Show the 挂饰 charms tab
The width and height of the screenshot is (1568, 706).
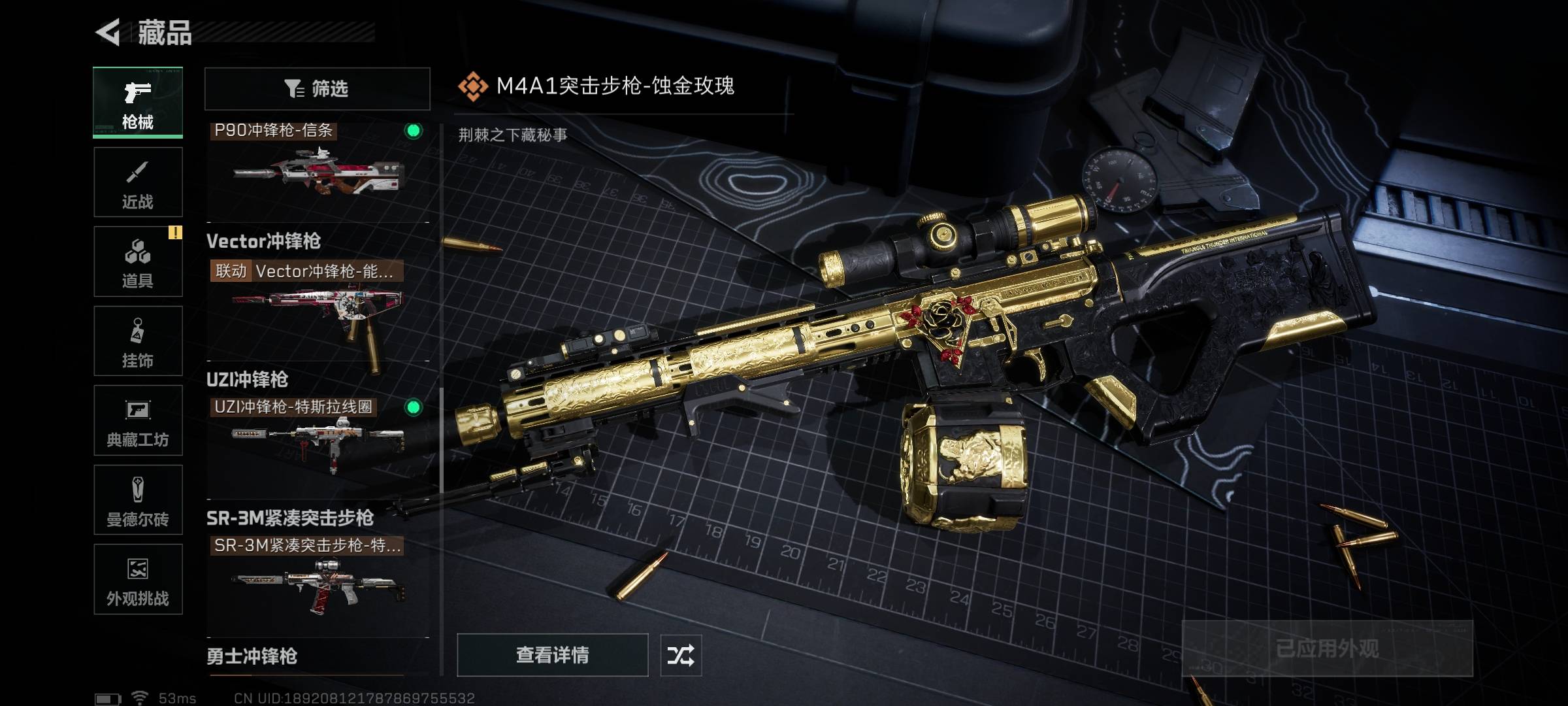(138, 341)
